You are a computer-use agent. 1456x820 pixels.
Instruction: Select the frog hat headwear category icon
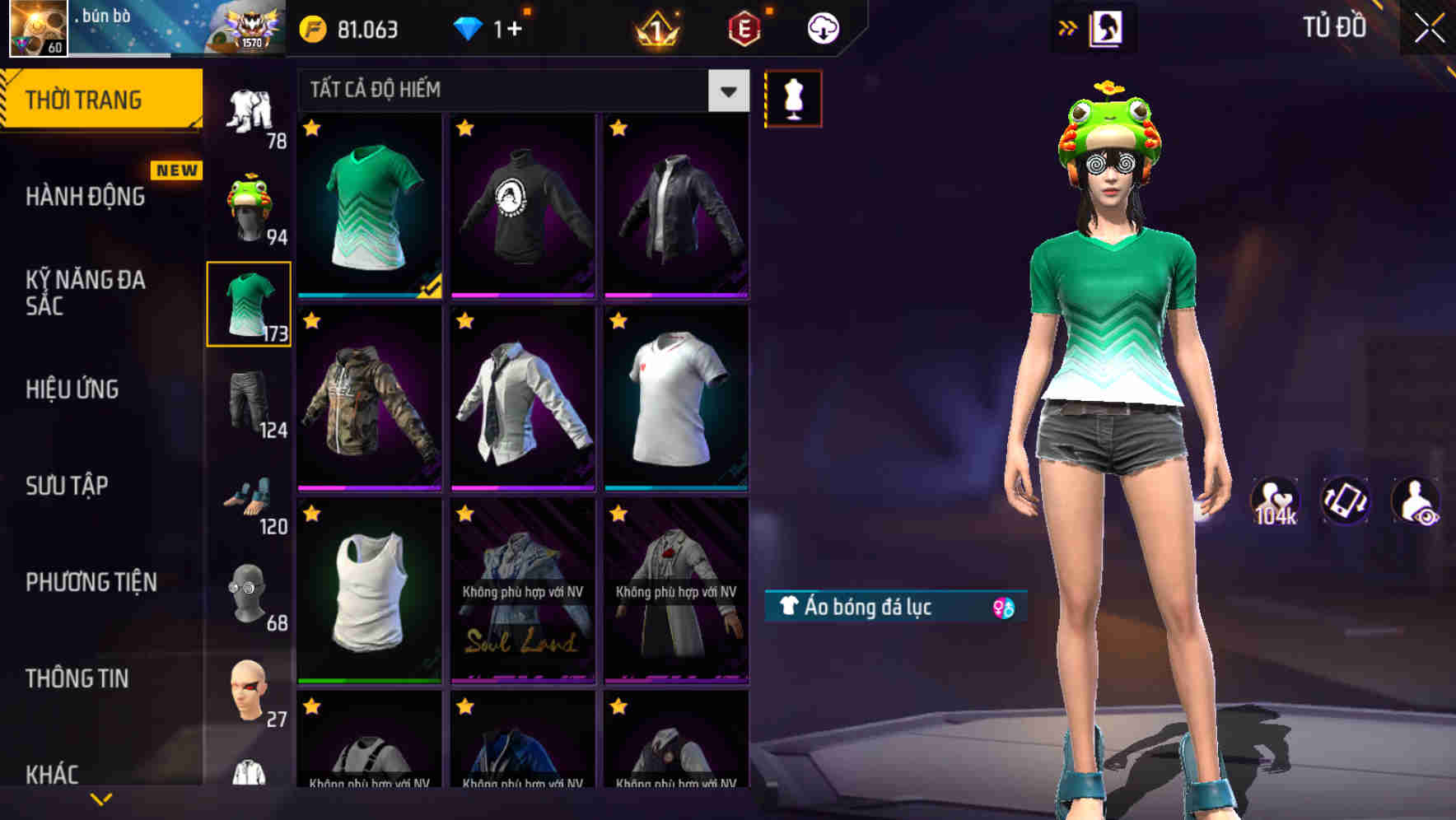click(250, 203)
